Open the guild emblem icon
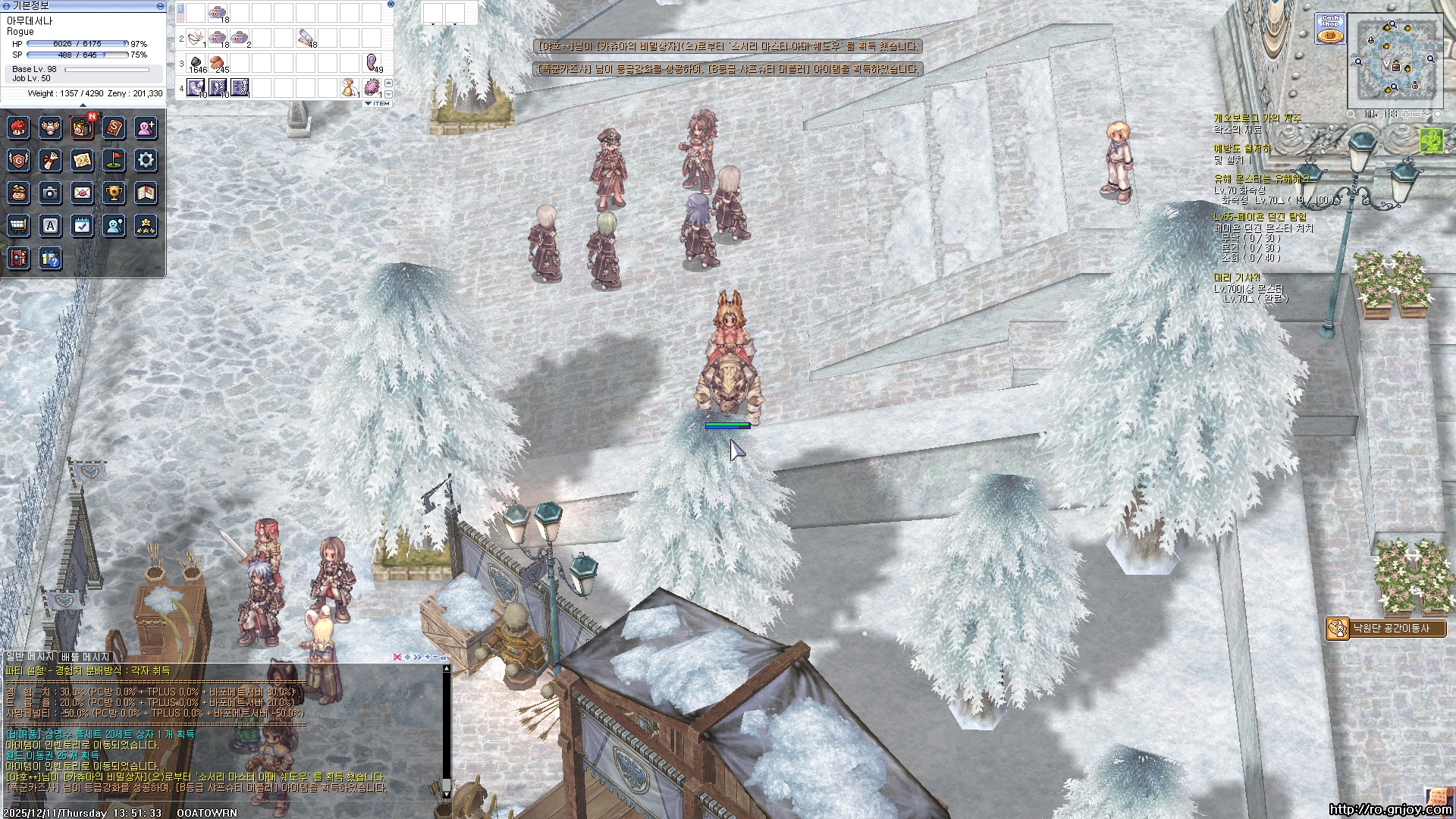 pos(18,160)
